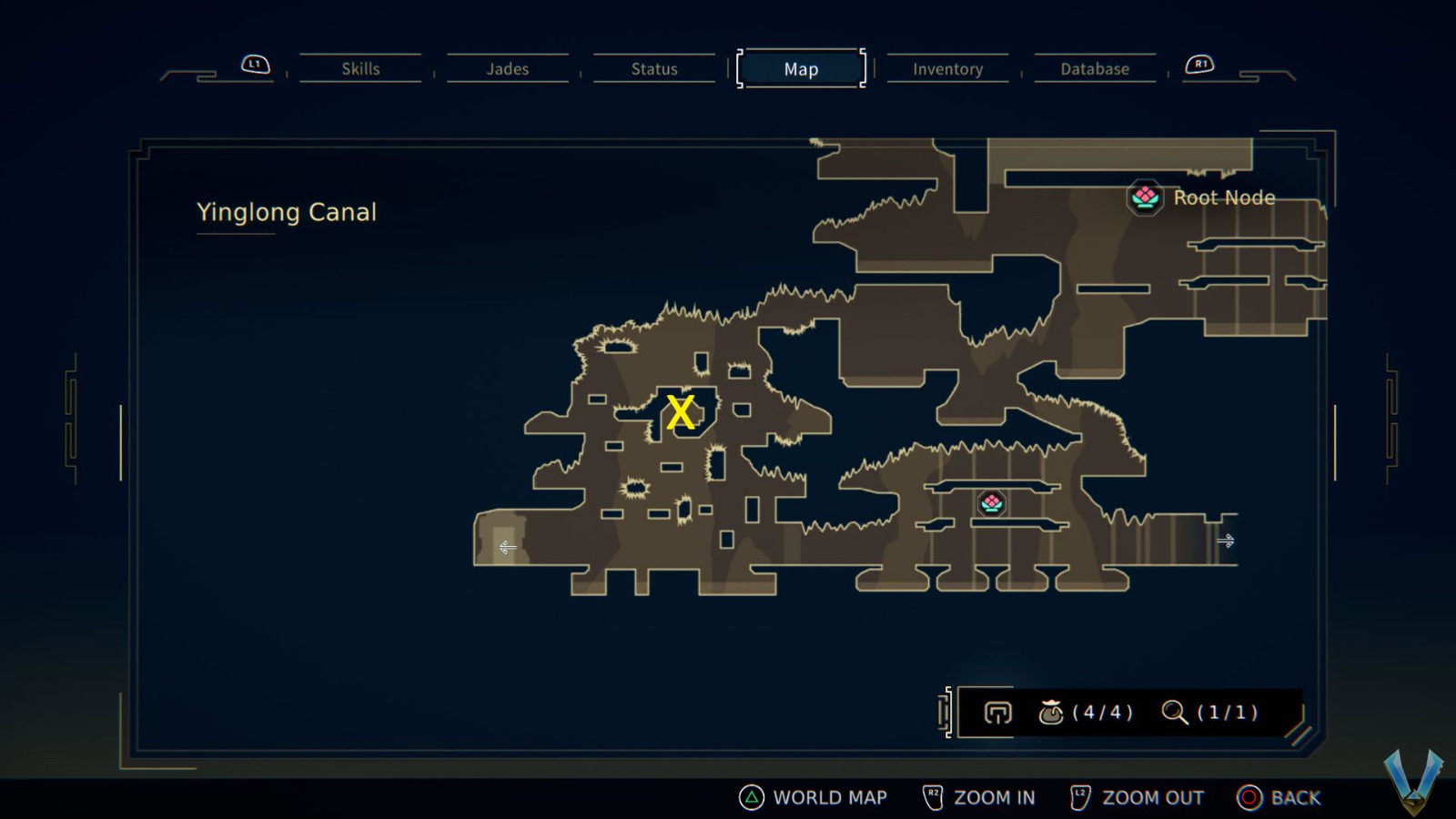
Task: Click the left map exit arrow
Action: click(507, 547)
